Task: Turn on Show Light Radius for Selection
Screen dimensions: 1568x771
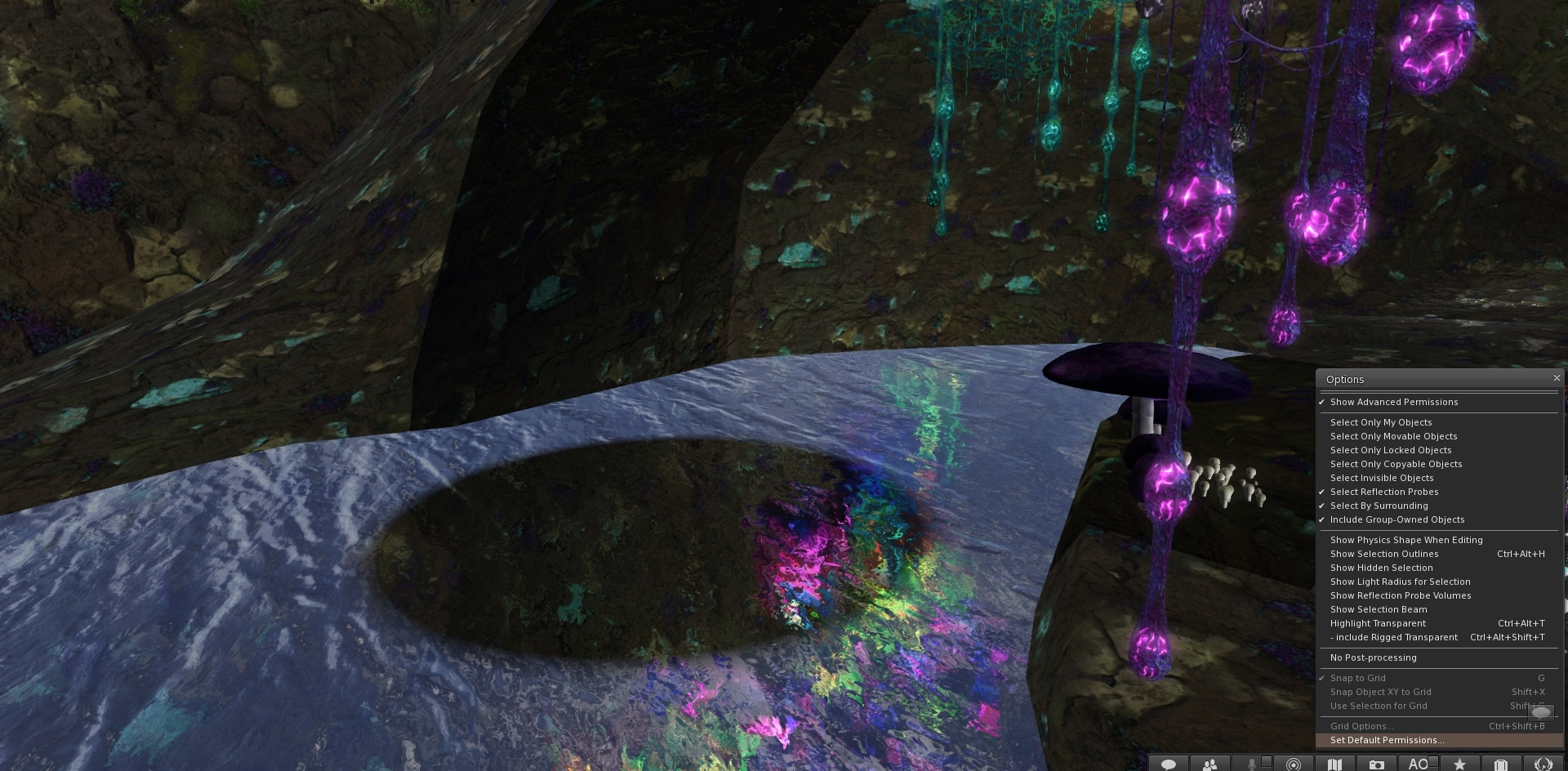Action: point(1400,582)
